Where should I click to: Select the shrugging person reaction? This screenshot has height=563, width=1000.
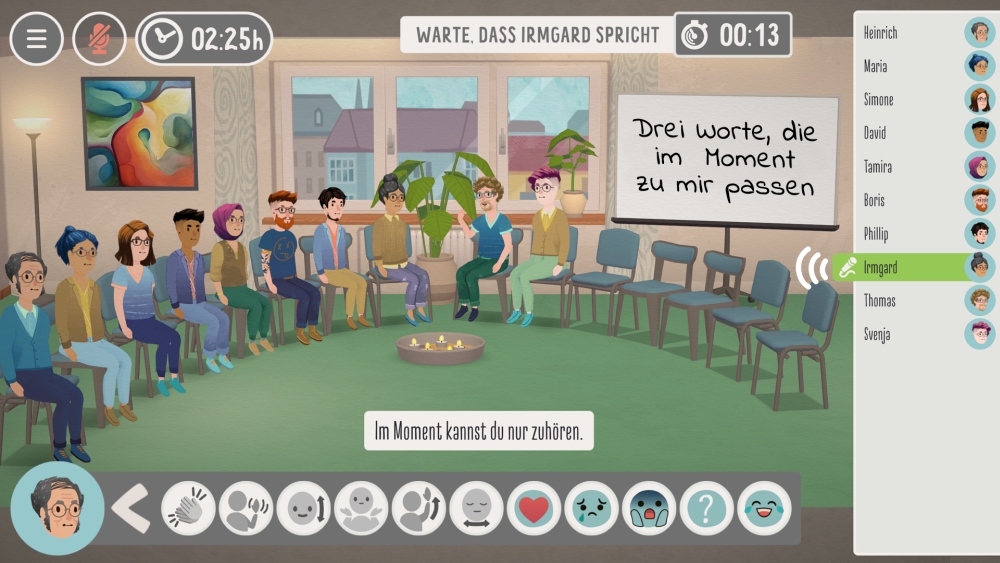(x=361, y=508)
